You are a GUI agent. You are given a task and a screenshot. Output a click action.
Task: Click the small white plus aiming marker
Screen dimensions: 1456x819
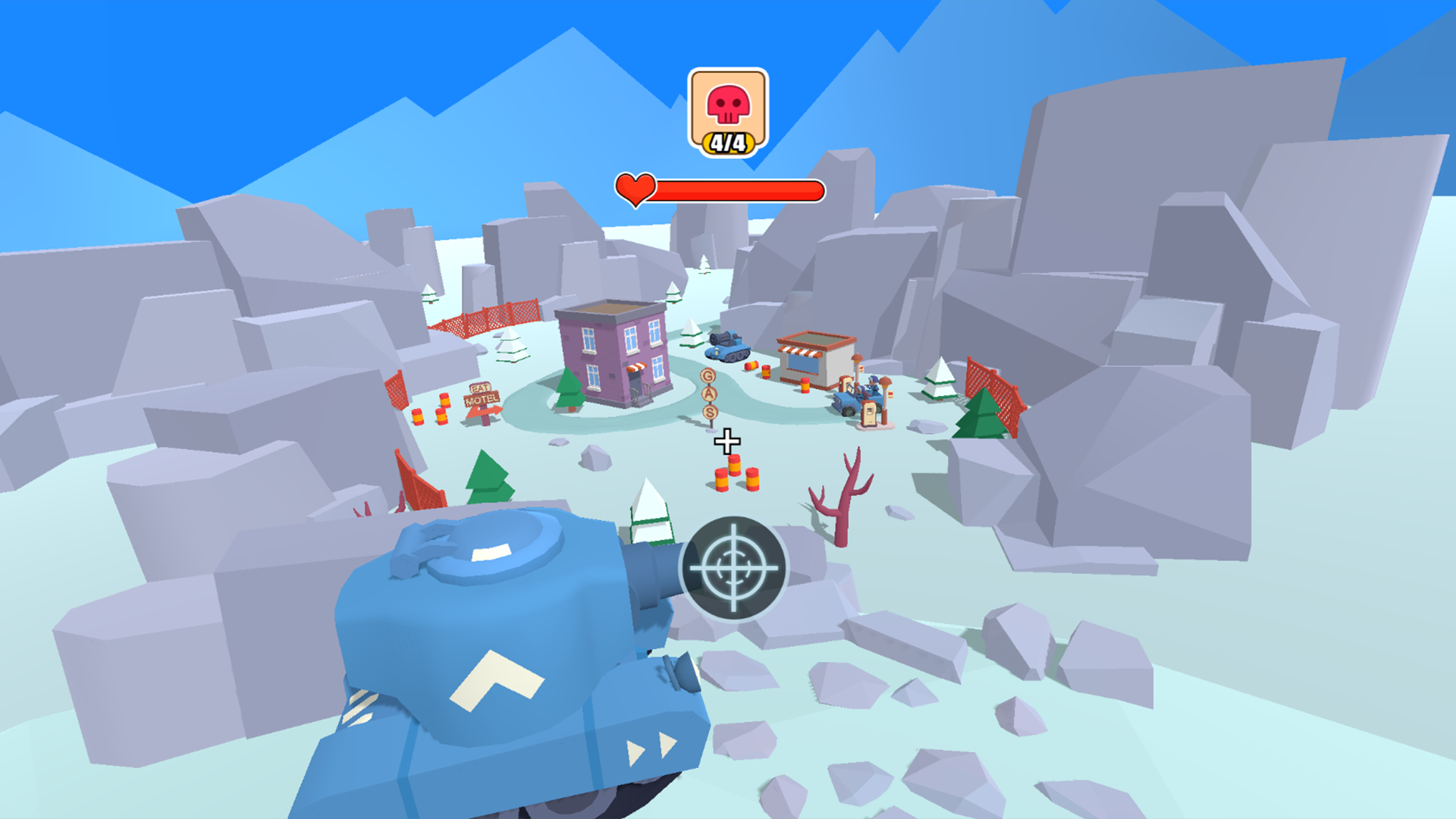pos(726,441)
